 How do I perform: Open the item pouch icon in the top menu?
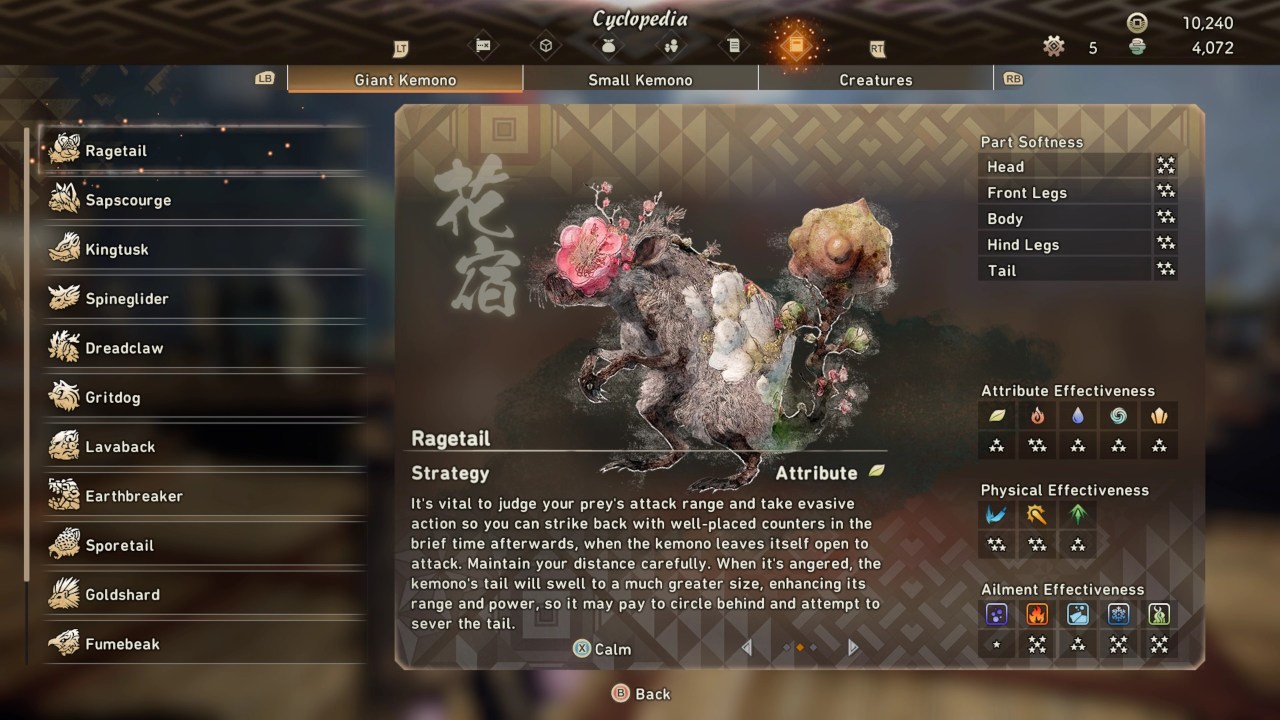(608, 44)
